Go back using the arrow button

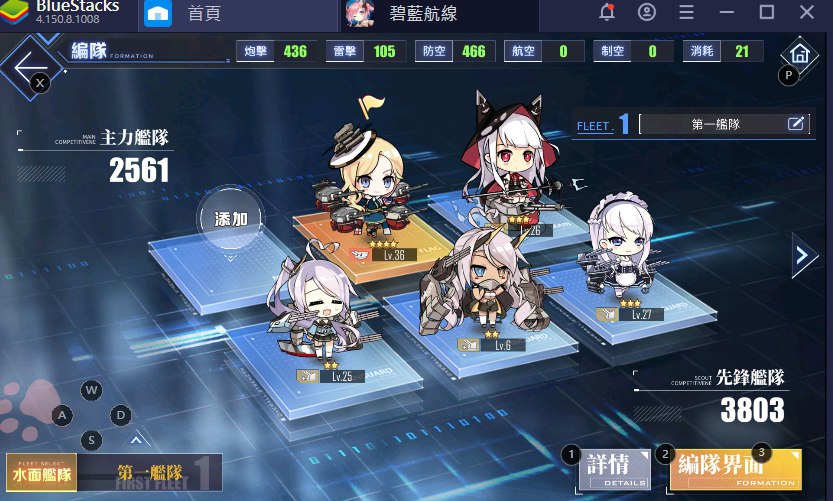click(x=27, y=61)
